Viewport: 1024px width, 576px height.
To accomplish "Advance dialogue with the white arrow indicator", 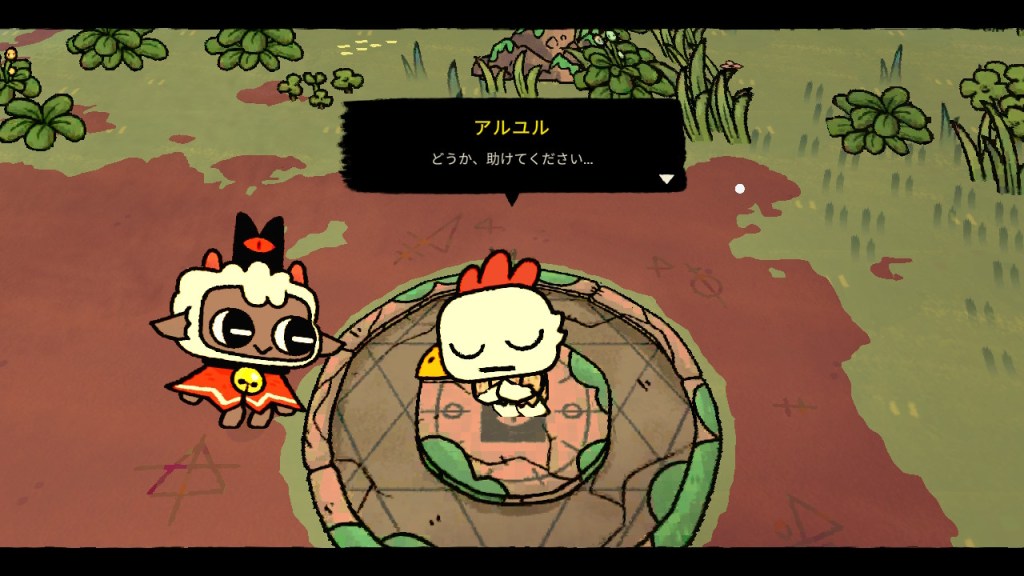I will pyautogui.click(x=667, y=179).
